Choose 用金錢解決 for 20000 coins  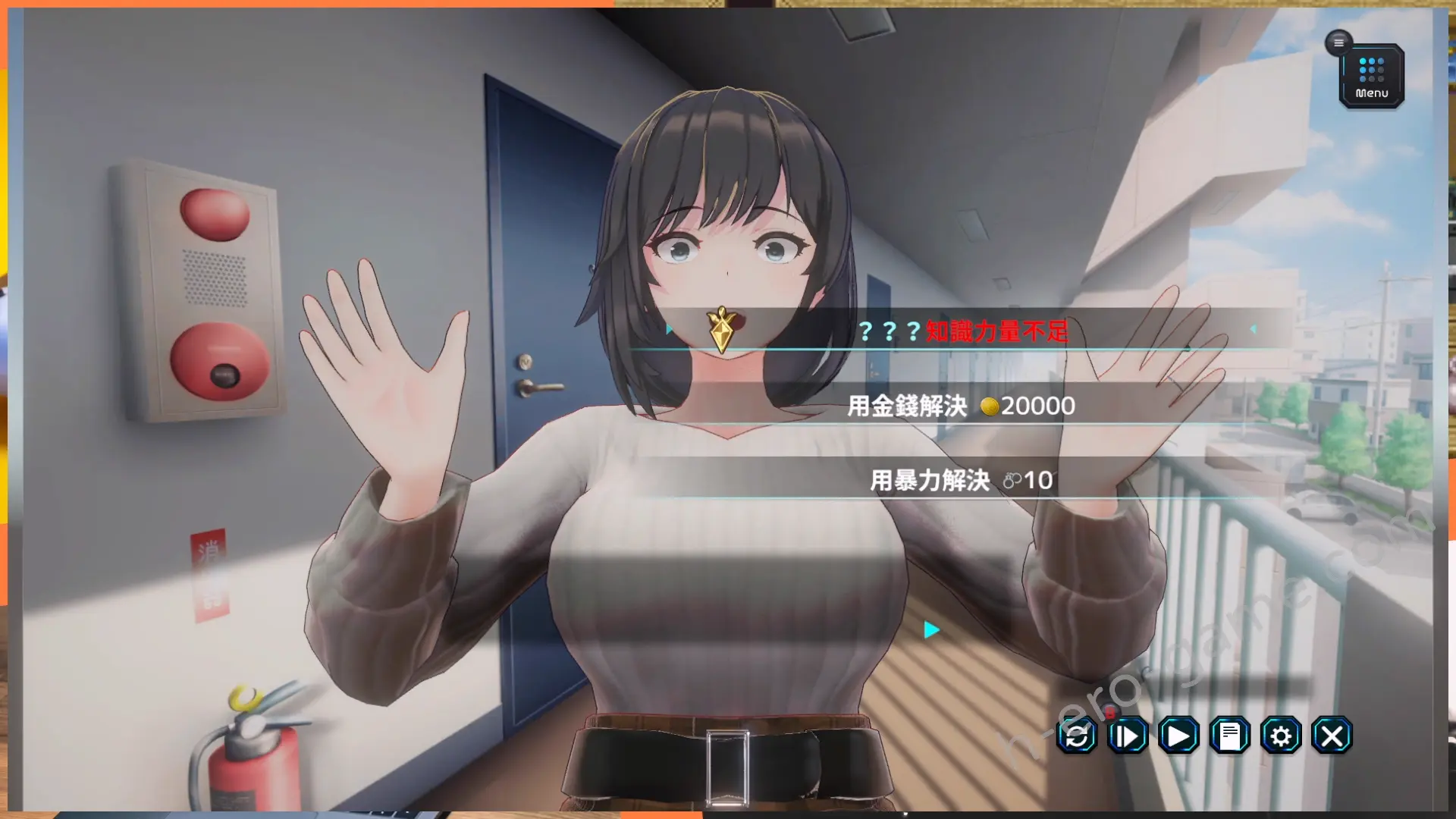pos(962,406)
